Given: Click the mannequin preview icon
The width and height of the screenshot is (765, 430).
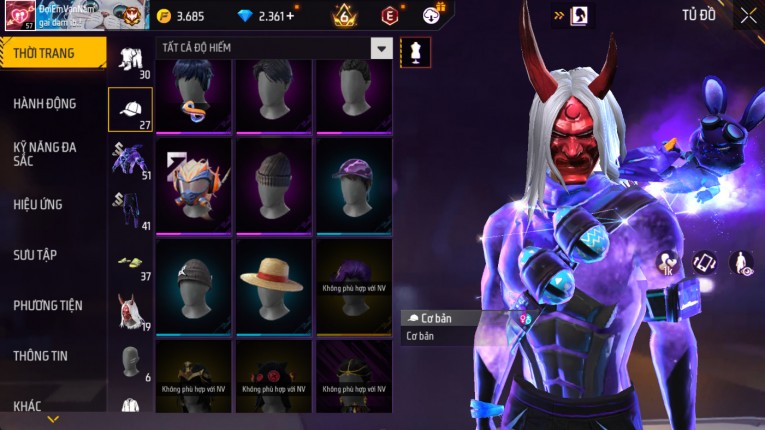Looking at the screenshot, I should click(x=415, y=52).
